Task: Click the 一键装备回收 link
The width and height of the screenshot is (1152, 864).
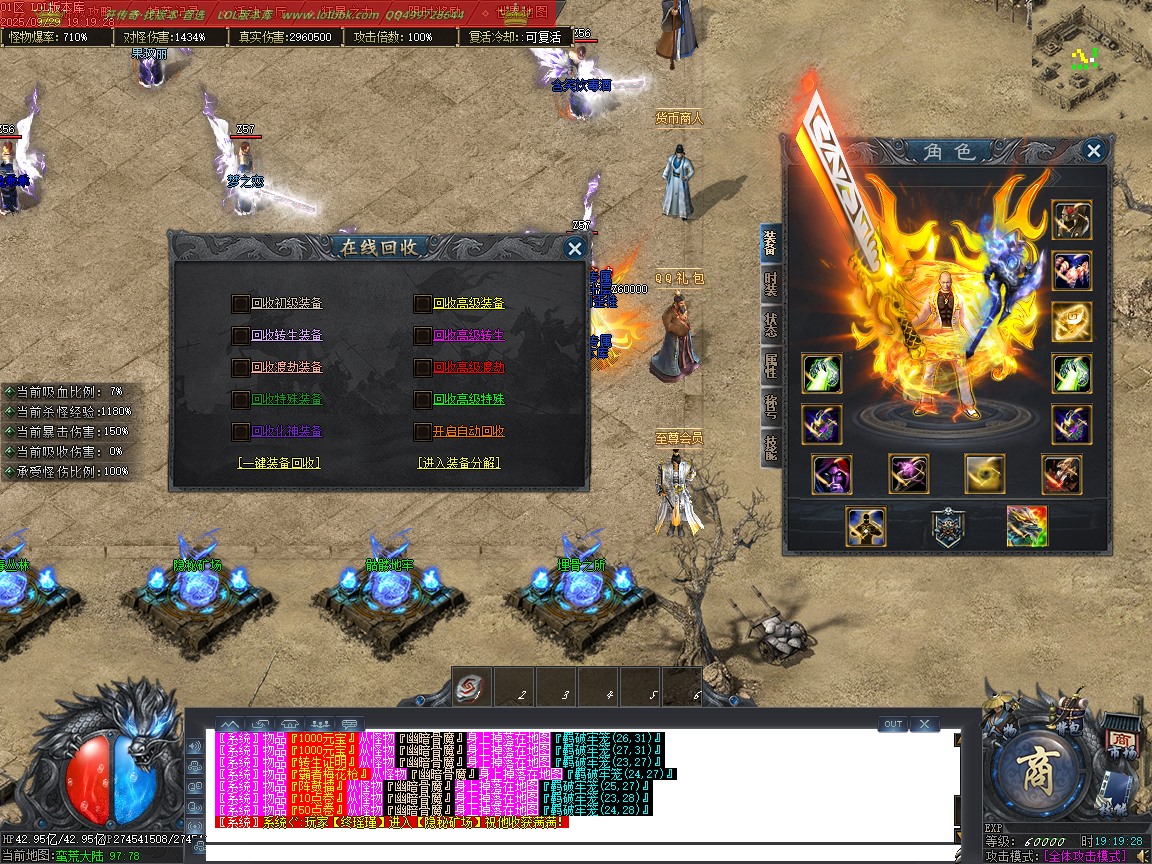Action: (x=278, y=463)
